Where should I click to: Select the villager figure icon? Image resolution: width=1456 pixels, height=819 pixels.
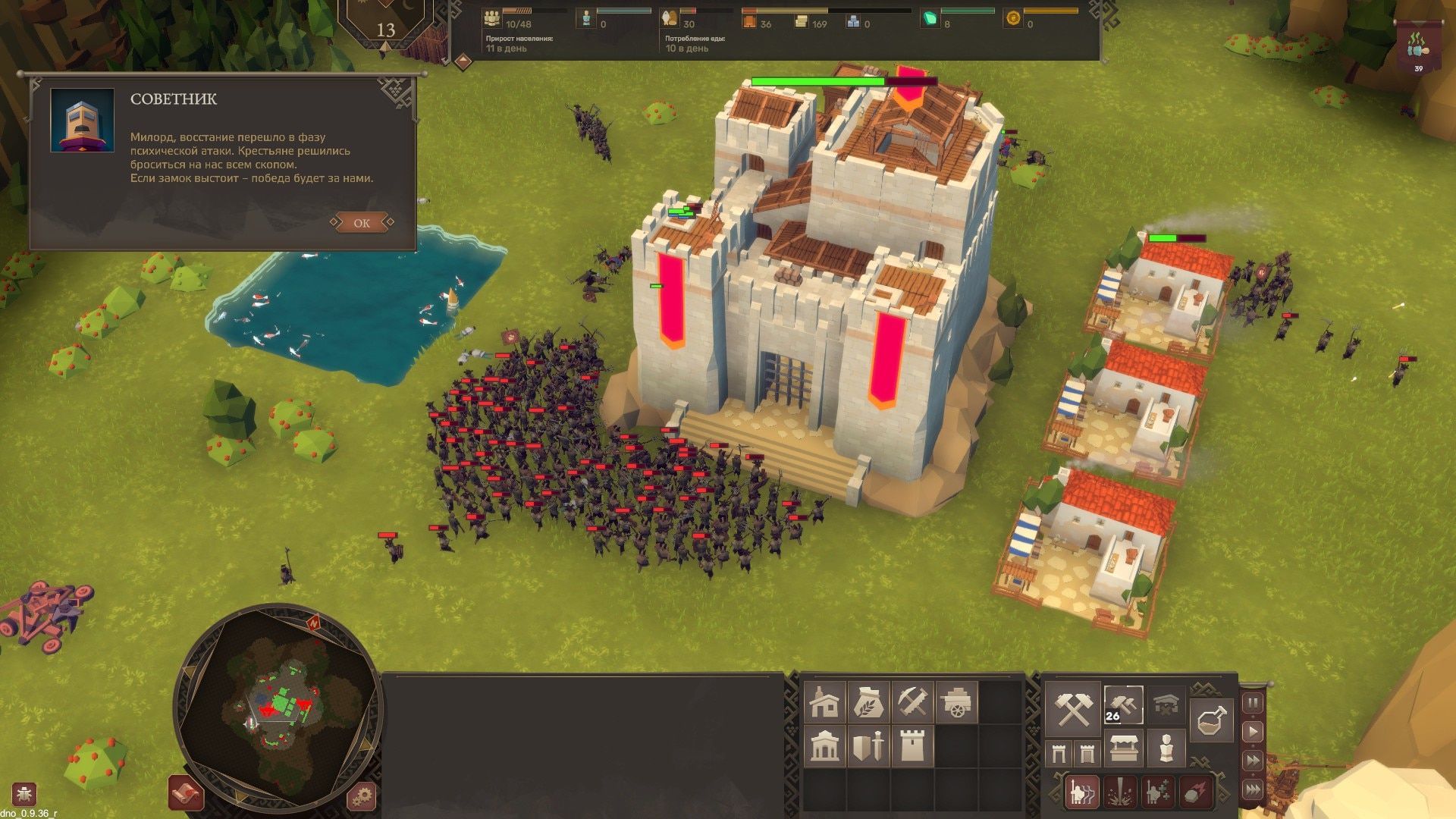(x=1167, y=749)
